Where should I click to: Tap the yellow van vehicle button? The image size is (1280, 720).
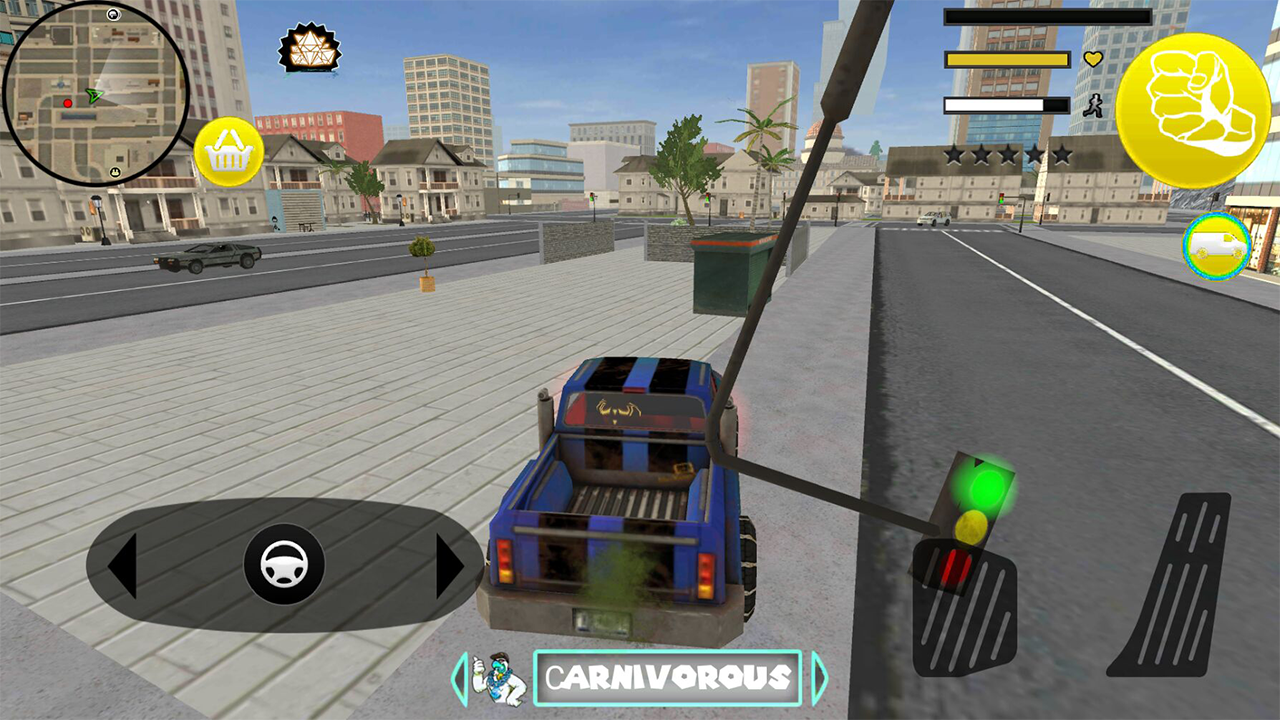tap(1217, 246)
